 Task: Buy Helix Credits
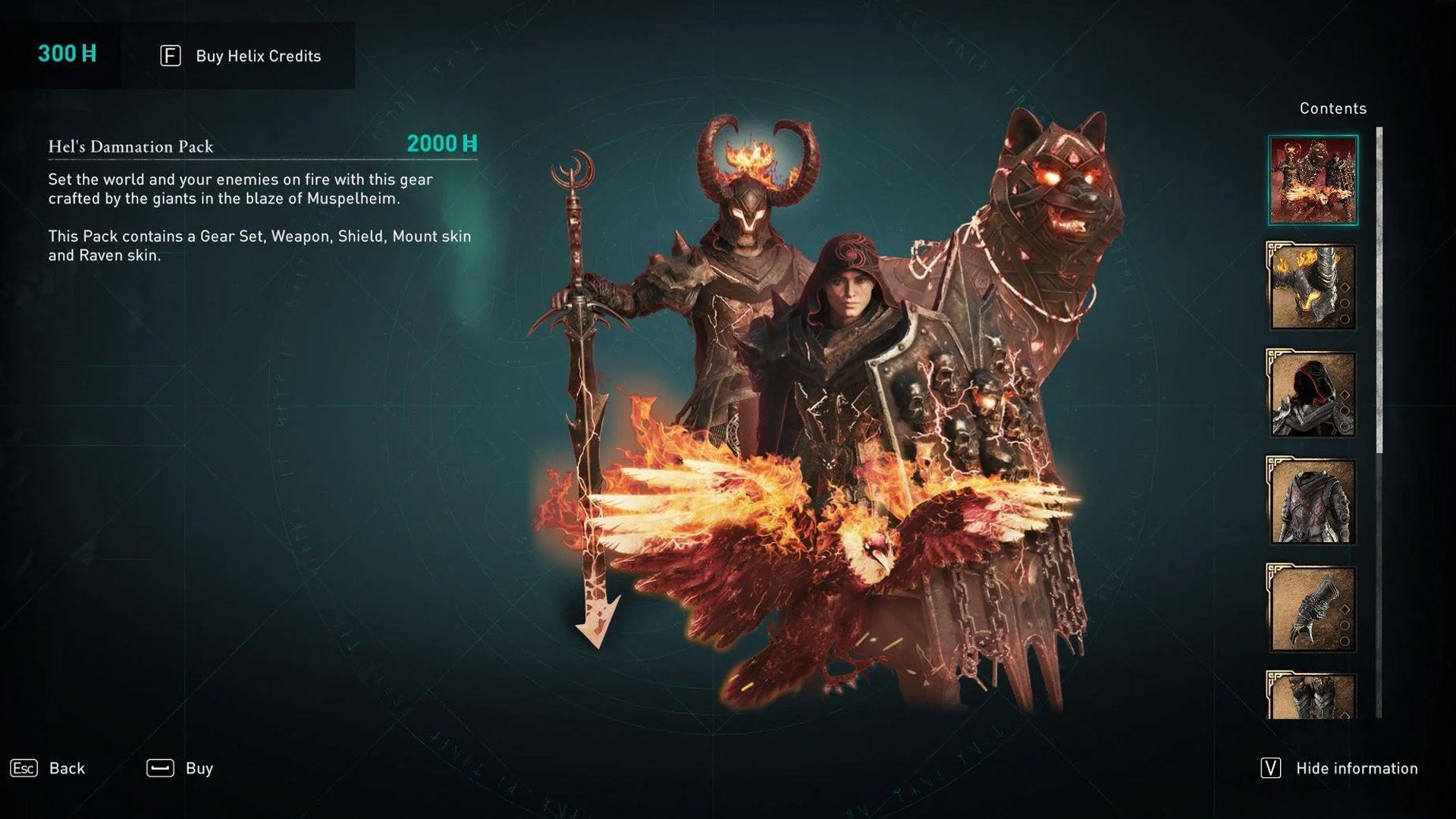click(x=240, y=56)
